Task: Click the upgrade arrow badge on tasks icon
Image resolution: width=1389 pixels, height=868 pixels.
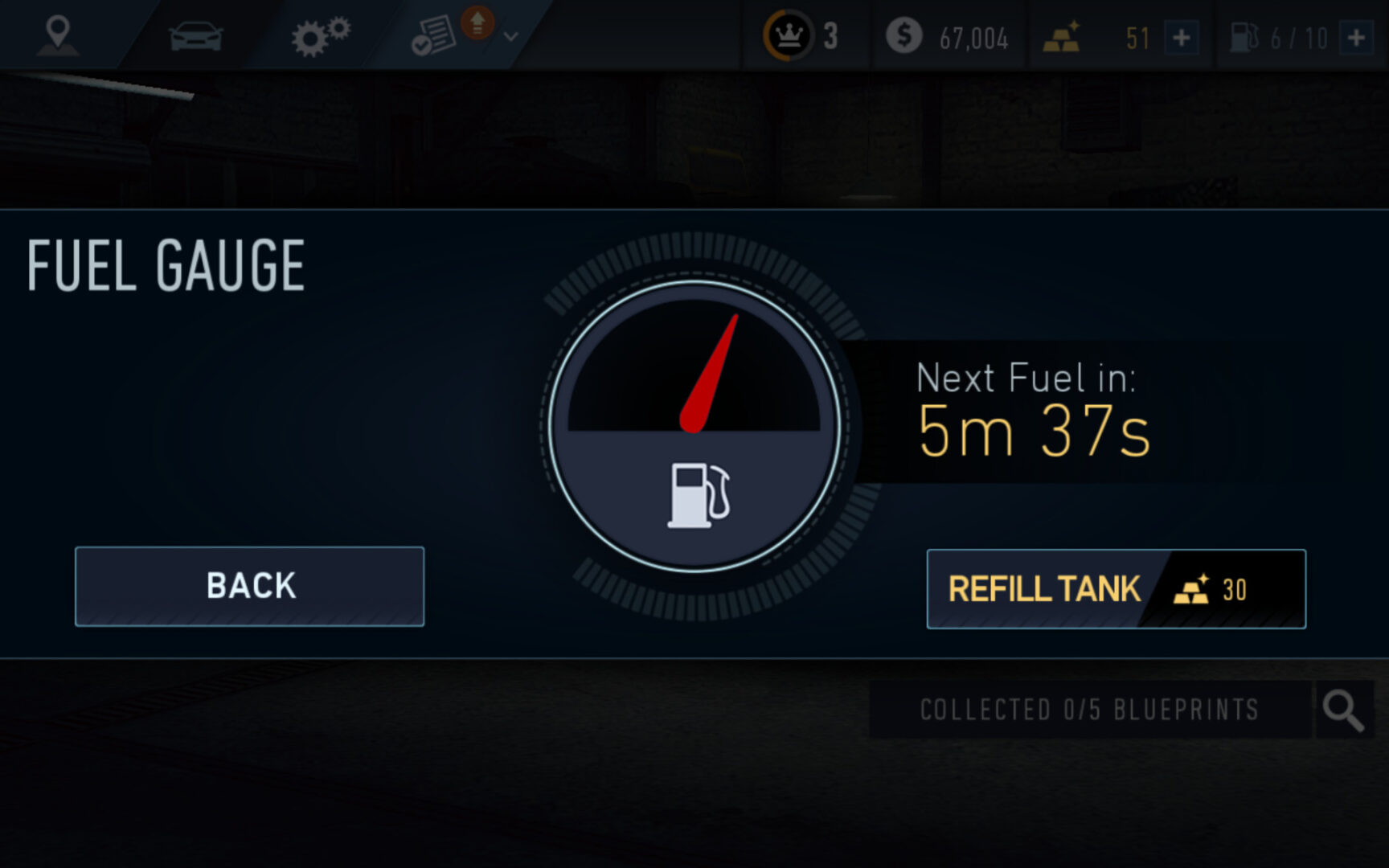Action: pos(477,24)
